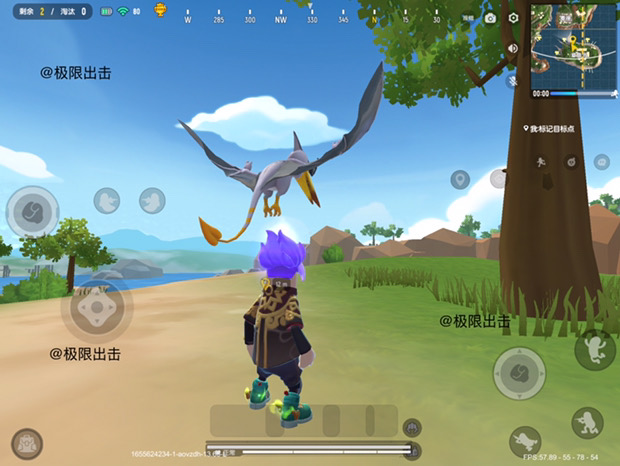Tap the left-hand punch button

pos(33,211)
